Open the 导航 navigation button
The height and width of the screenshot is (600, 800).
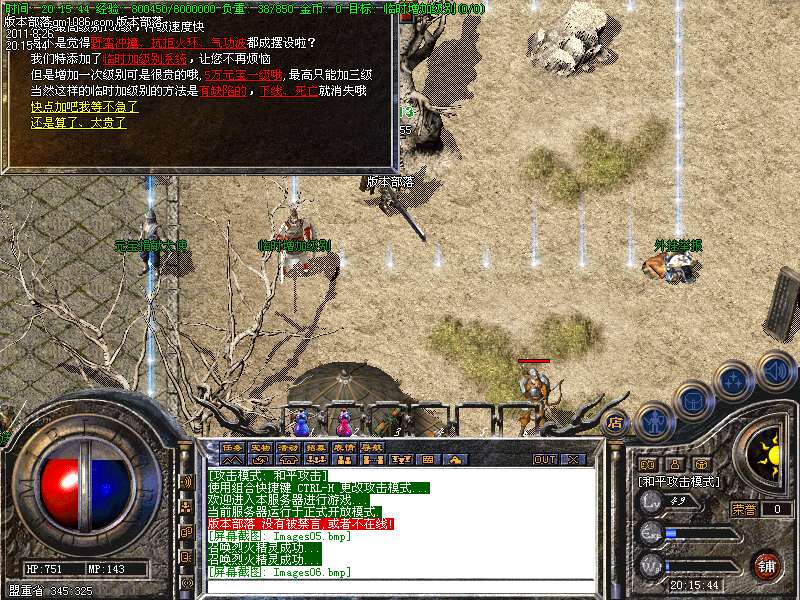pyautogui.click(x=372, y=447)
